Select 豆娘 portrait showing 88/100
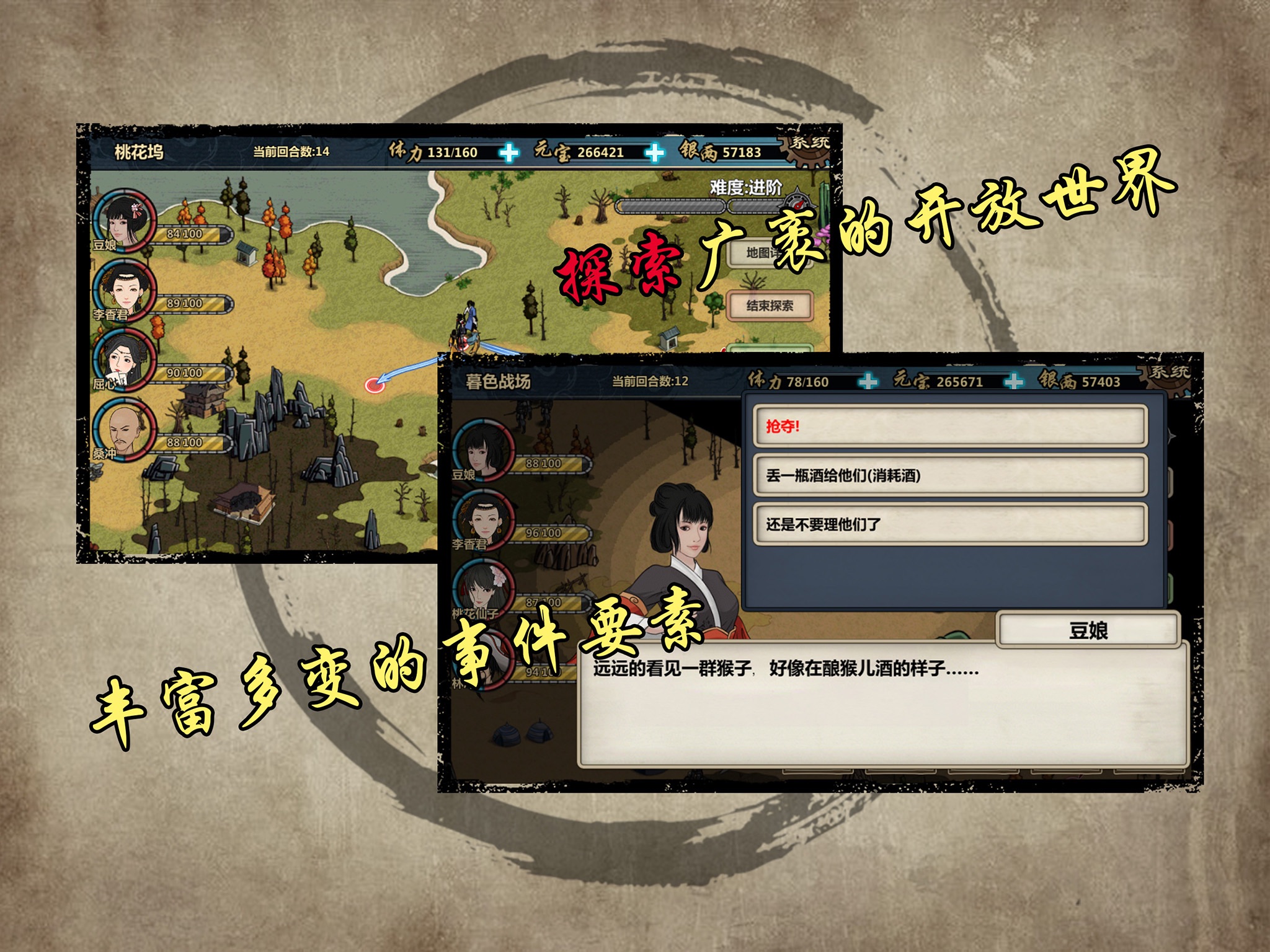This screenshot has height=952, width=1270. [x=484, y=450]
